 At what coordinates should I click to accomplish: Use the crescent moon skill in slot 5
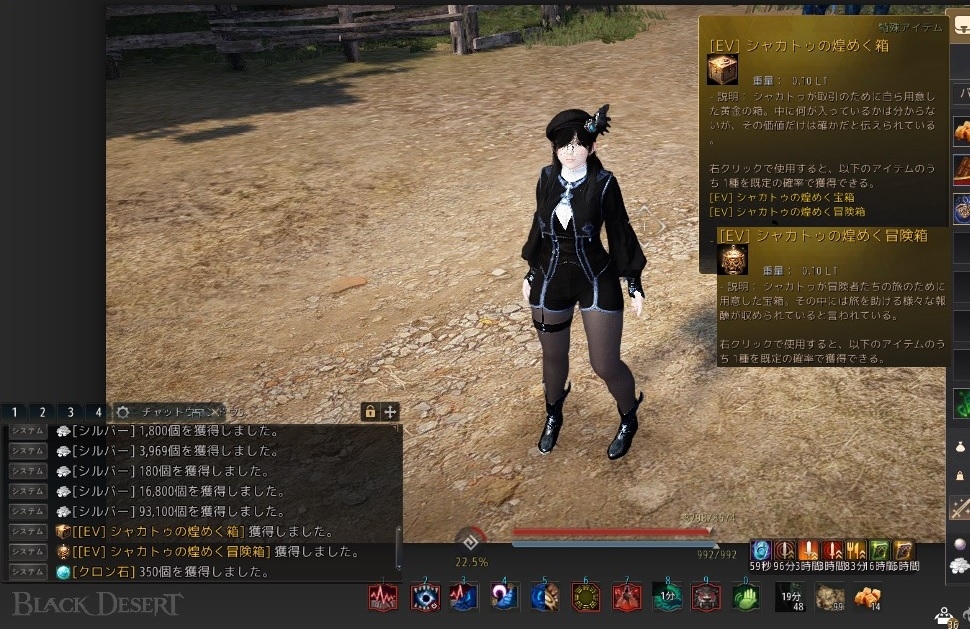[545, 597]
